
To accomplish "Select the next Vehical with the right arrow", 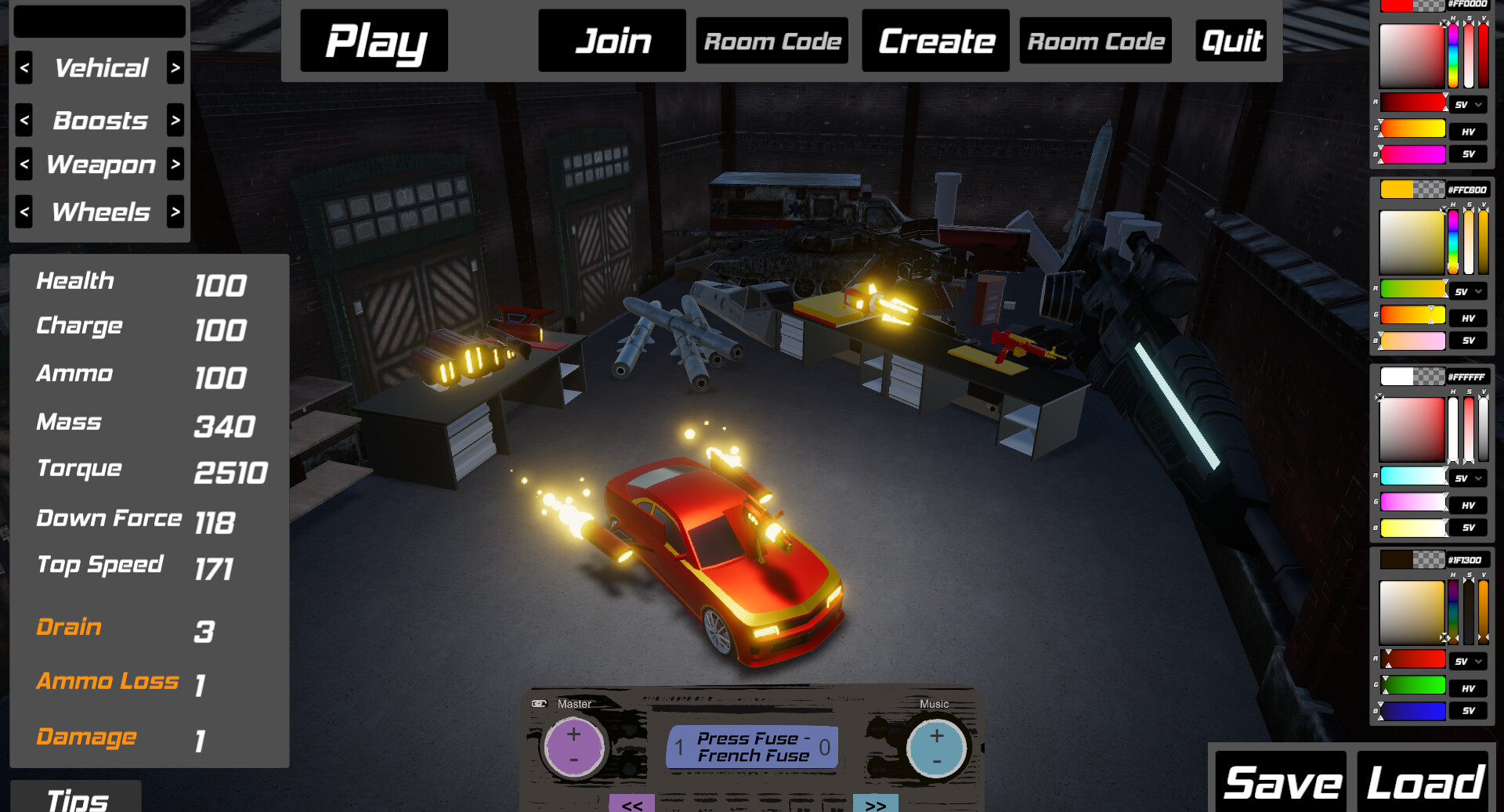I will tap(175, 68).
